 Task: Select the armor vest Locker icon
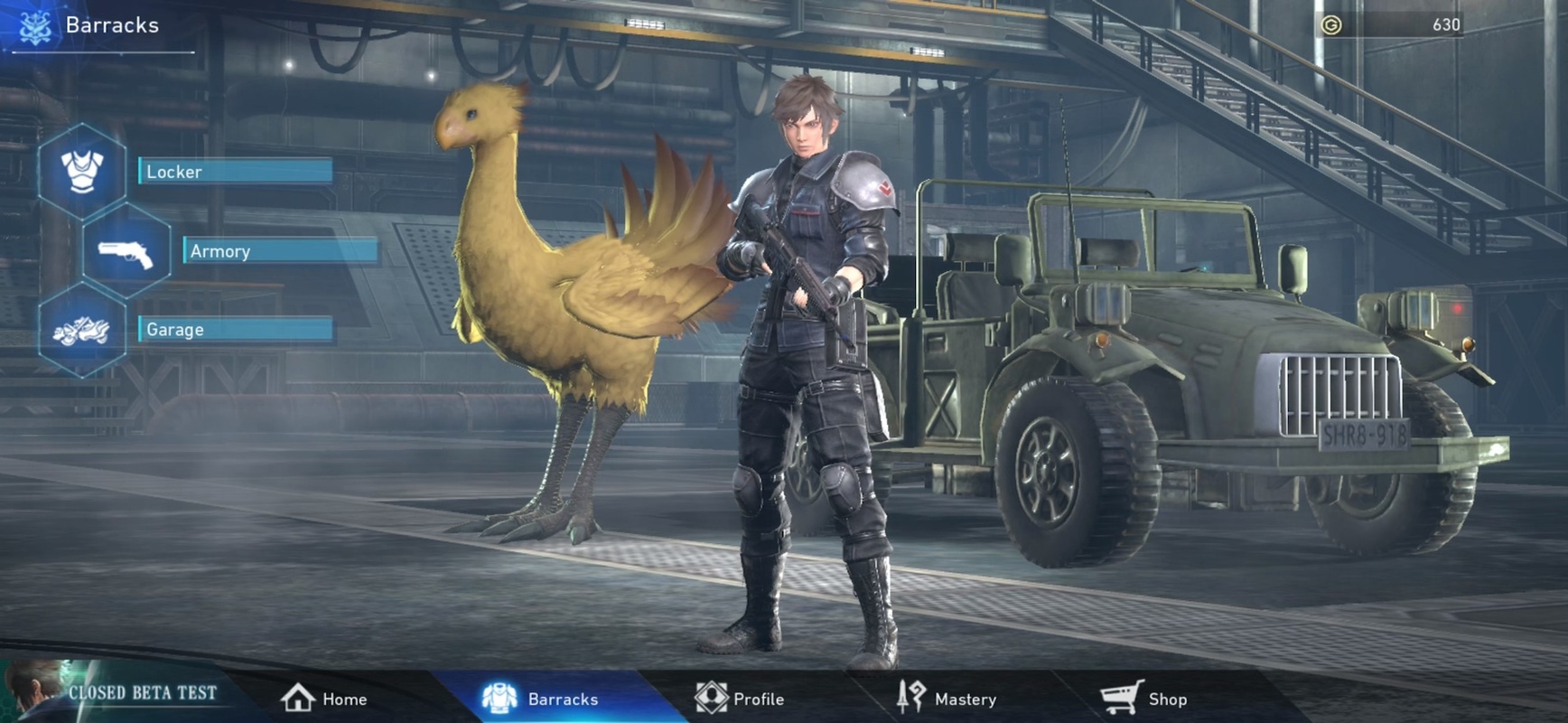[82, 171]
